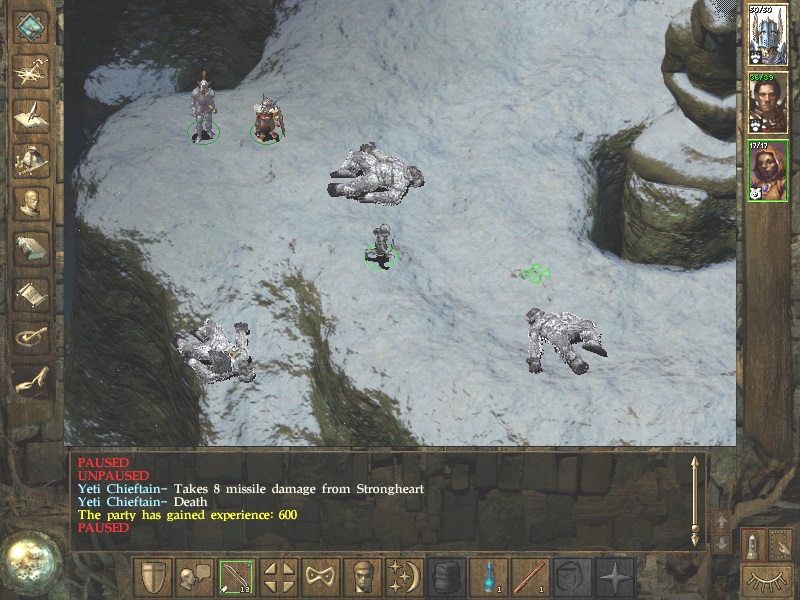
Task: Select the helmeted knight portrait
Action: click(x=768, y=35)
